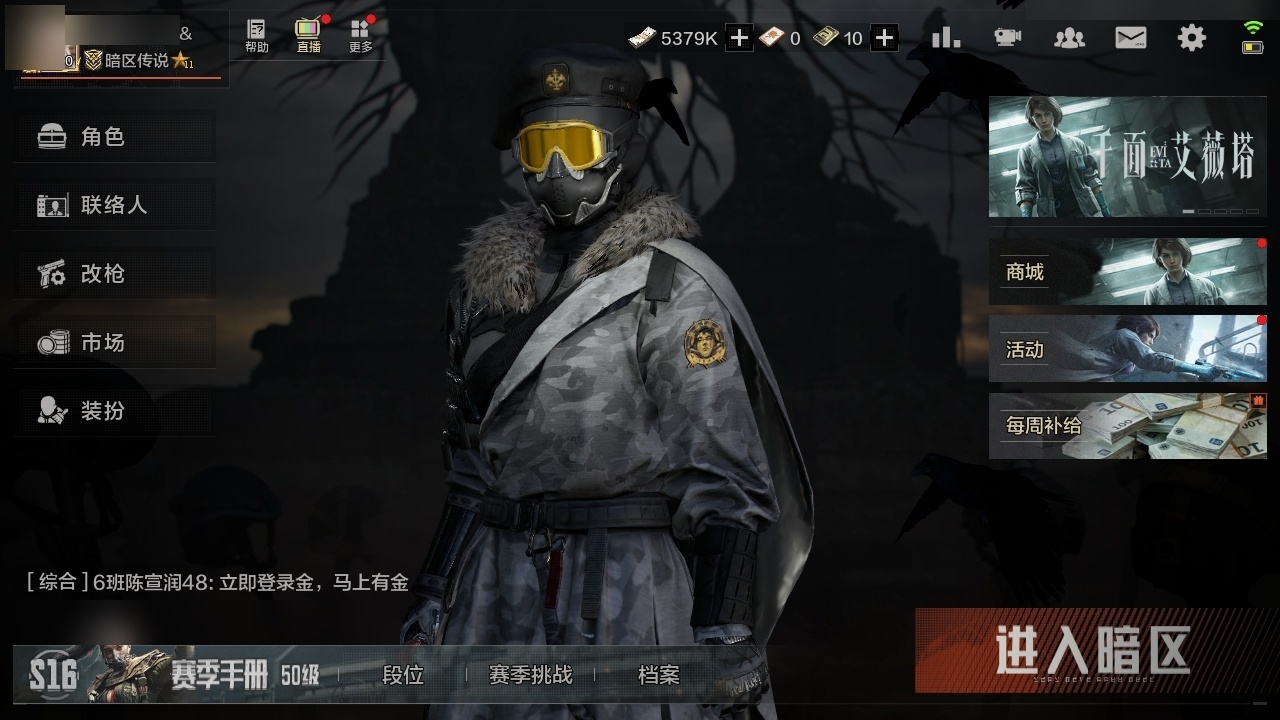Image resolution: width=1280 pixels, height=720 pixels.
Task: Open the friends social icon
Action: 1069,36
